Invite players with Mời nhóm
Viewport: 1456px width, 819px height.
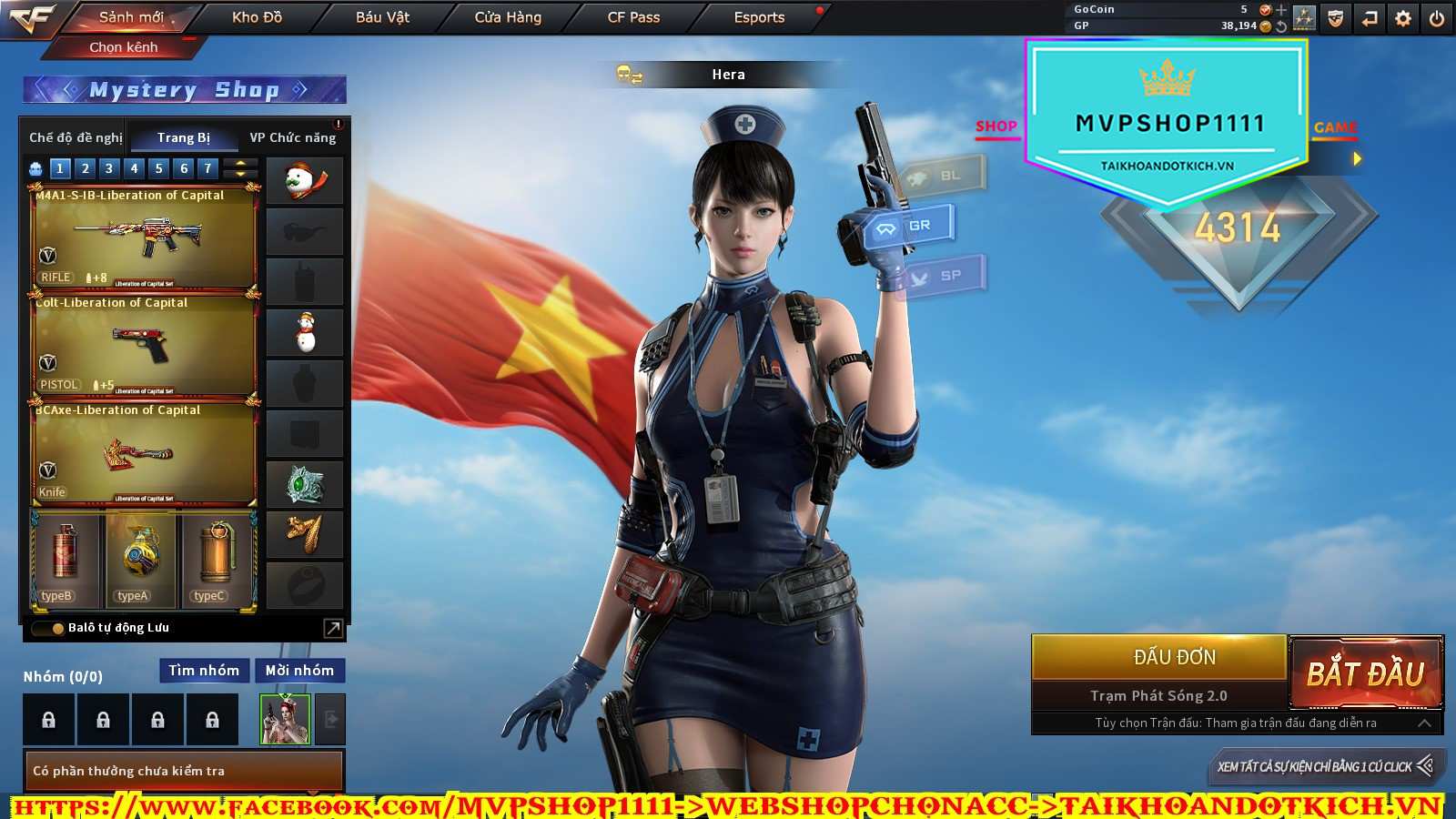pos(299,671)
